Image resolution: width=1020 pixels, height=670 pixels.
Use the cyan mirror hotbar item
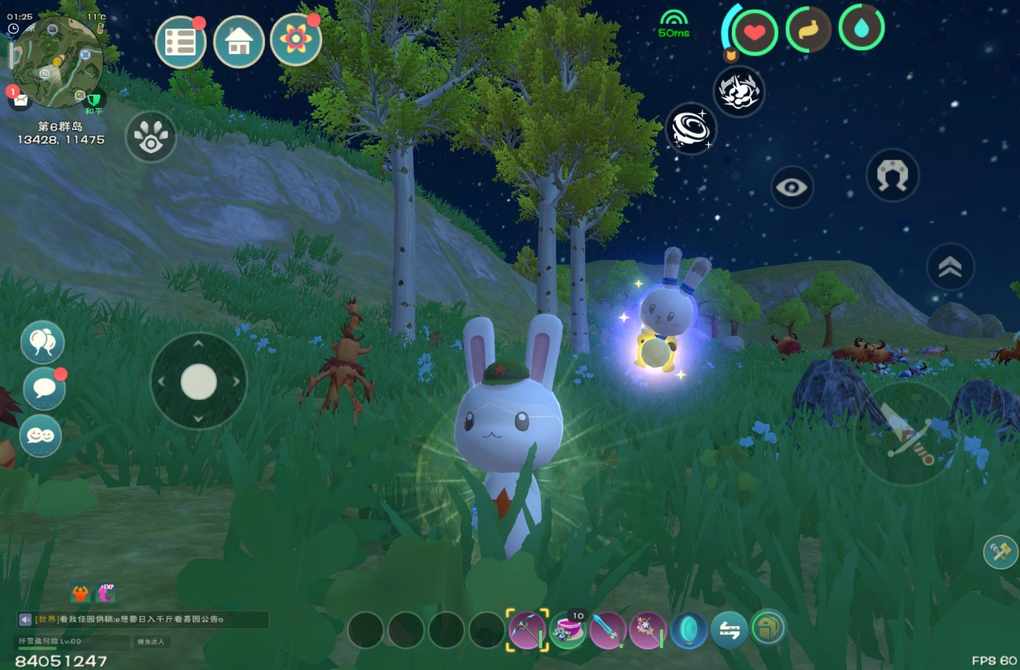pos(689,630)
